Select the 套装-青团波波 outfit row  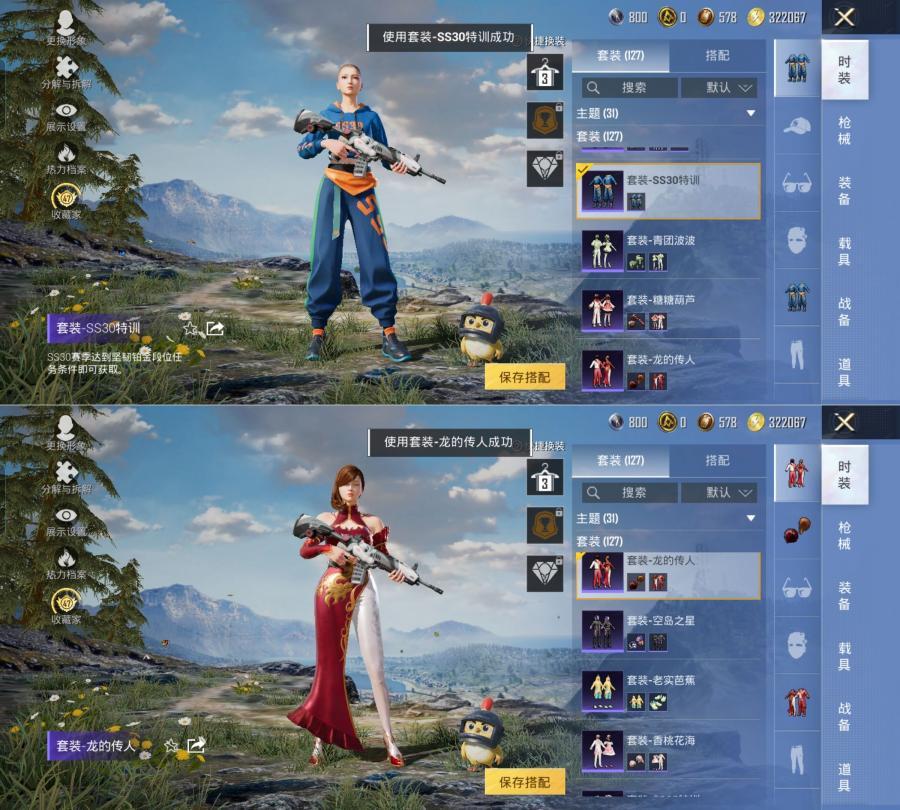tap(667, 250)
